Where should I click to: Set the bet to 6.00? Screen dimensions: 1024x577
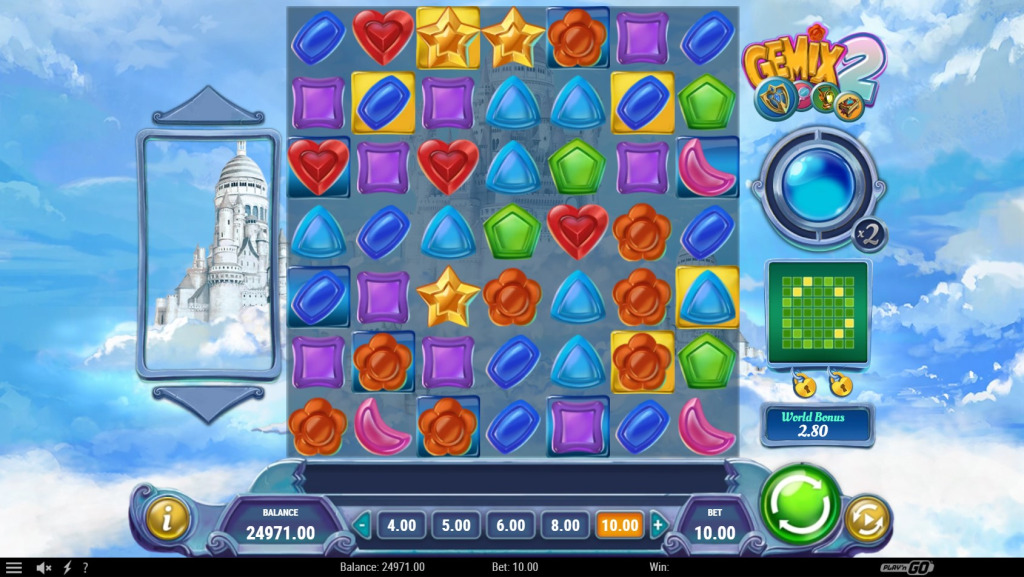[x=509, y=524]
